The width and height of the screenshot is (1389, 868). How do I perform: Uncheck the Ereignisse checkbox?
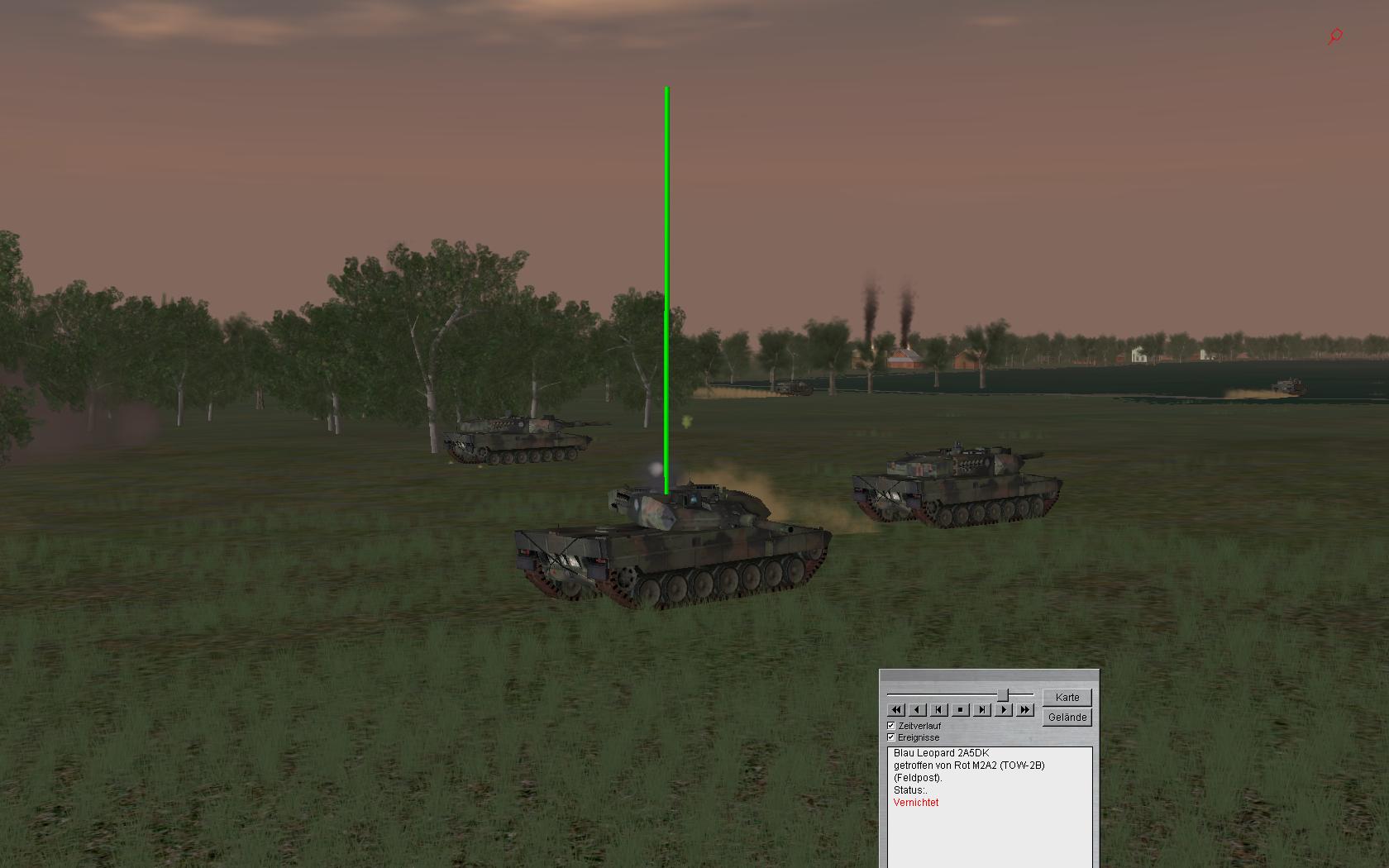pyautogui.click(x=891, y=737)
